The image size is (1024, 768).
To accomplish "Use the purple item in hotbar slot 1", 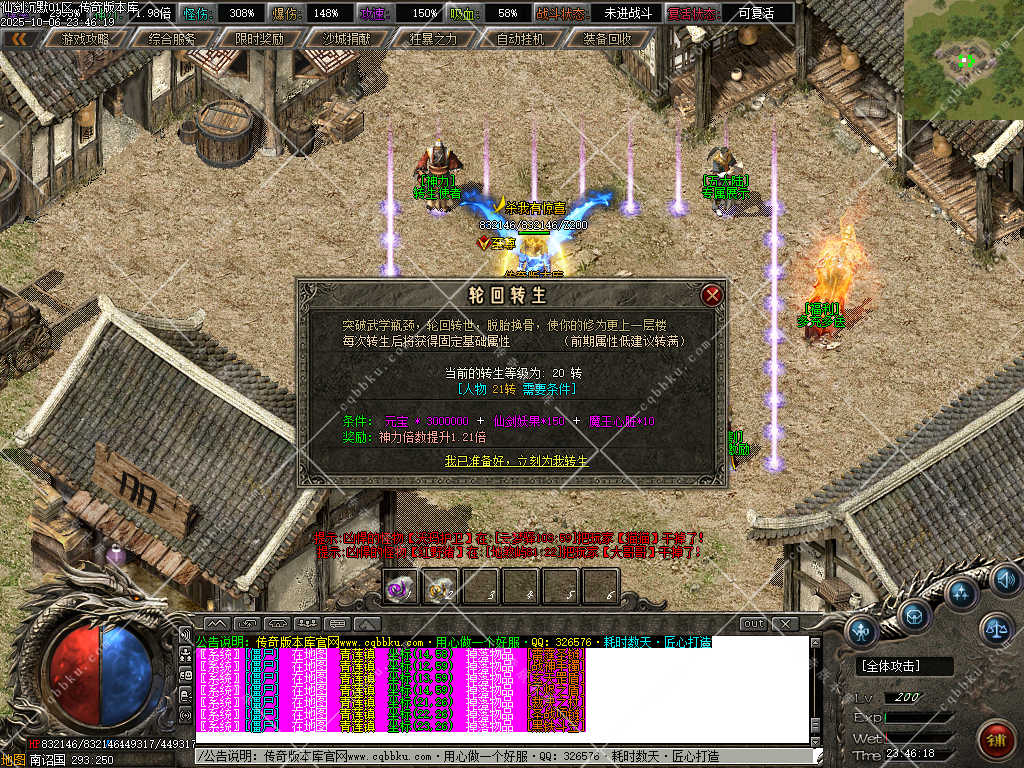I will coord(401,587).
